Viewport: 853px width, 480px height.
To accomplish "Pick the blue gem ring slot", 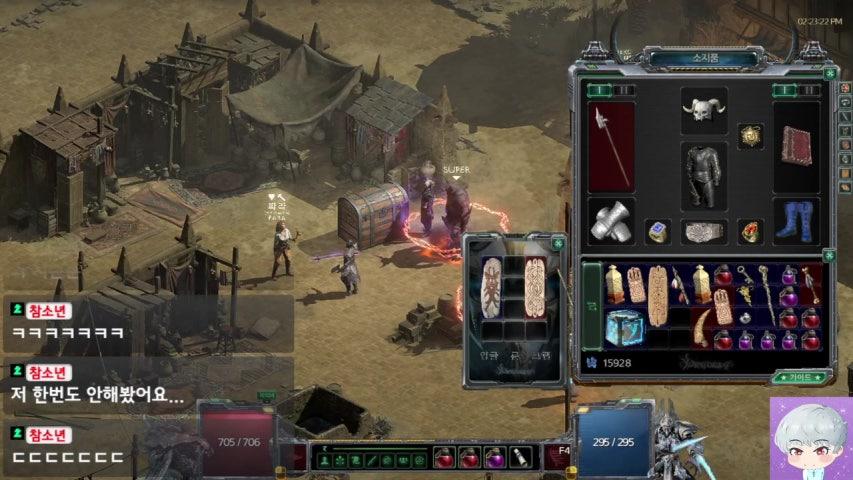I will click(657, 232).
